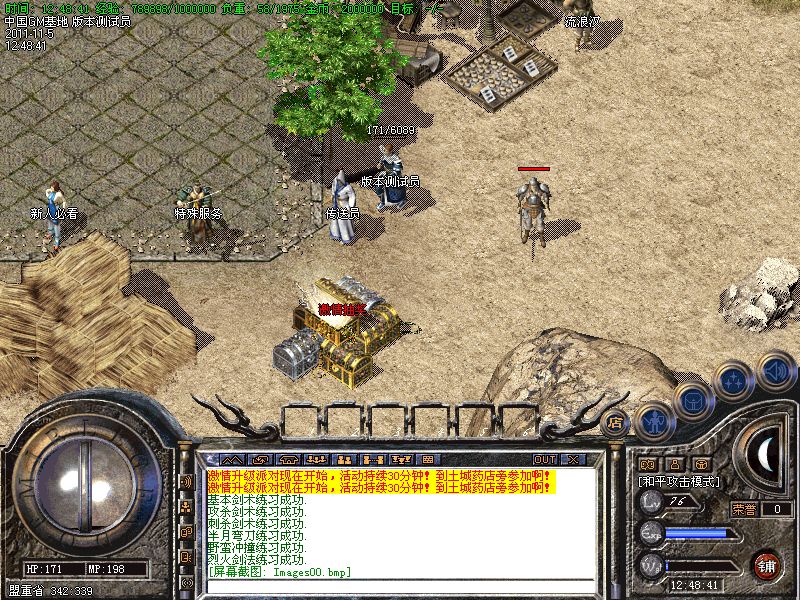Viewport: 800px width, 600px height.
Task: Open the 店 shop button
Action: pos(615,421)
